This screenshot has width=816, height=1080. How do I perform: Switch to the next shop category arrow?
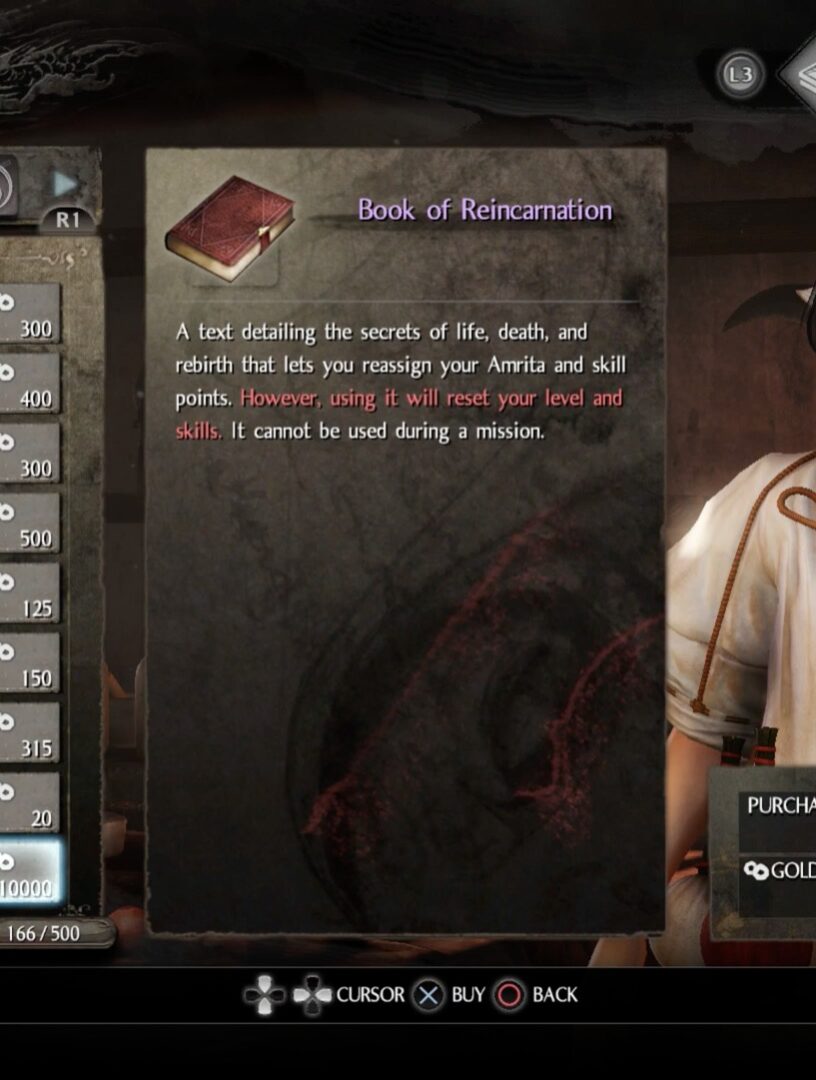[66, 184]
